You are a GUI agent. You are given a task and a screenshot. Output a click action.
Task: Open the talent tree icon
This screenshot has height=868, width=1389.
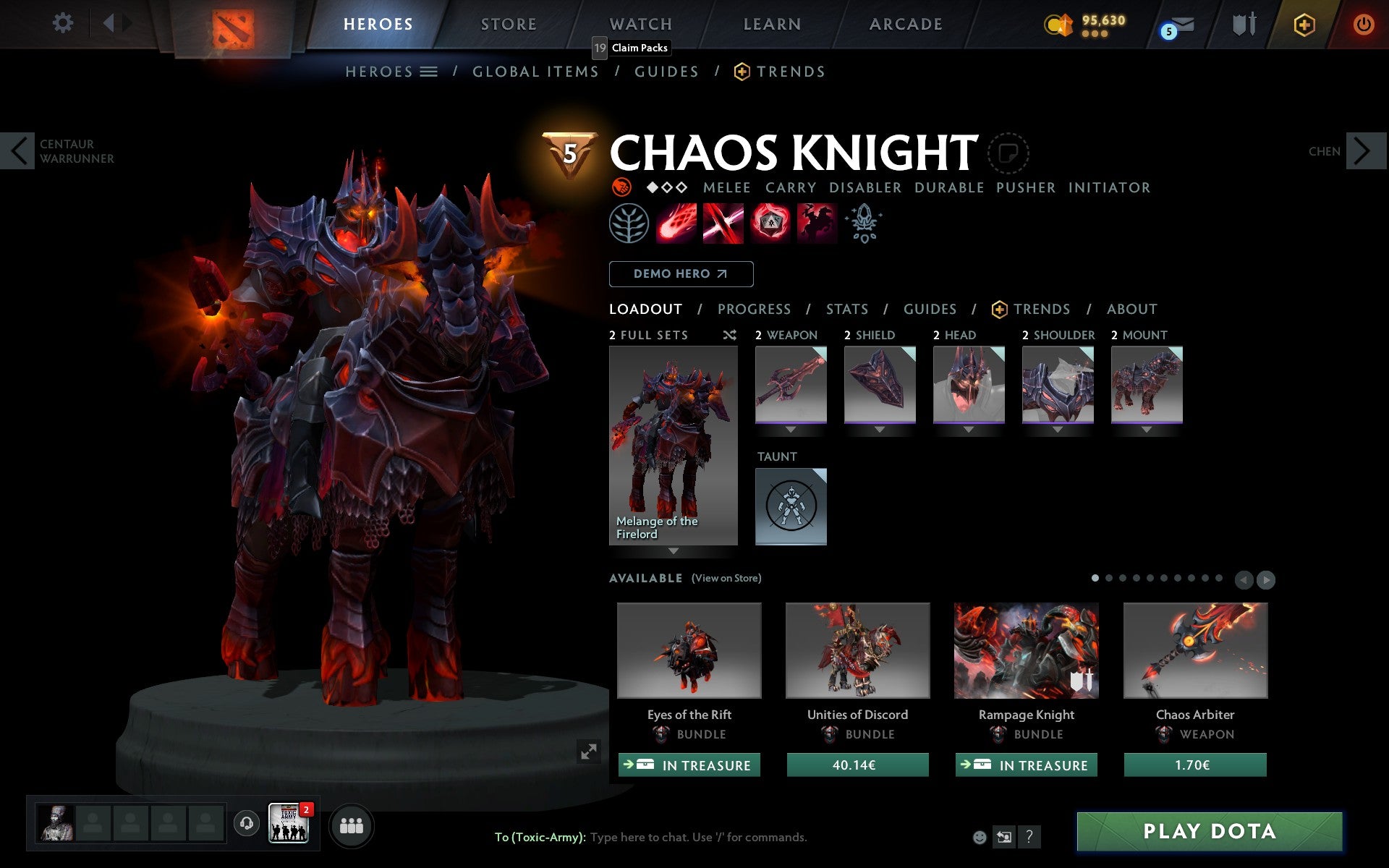(x=628, y=223)
